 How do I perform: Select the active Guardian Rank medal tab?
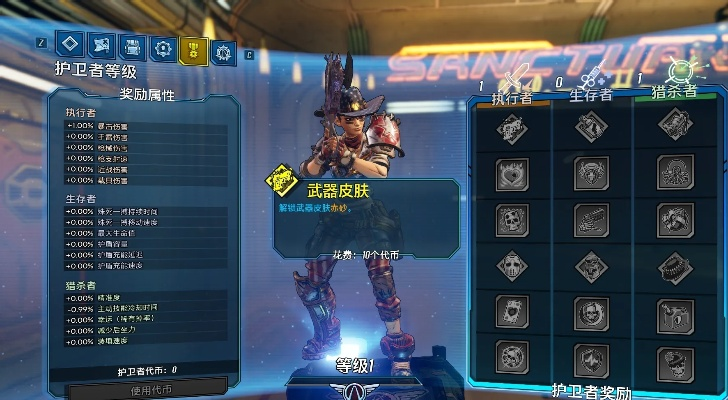(x=193, y=48)
